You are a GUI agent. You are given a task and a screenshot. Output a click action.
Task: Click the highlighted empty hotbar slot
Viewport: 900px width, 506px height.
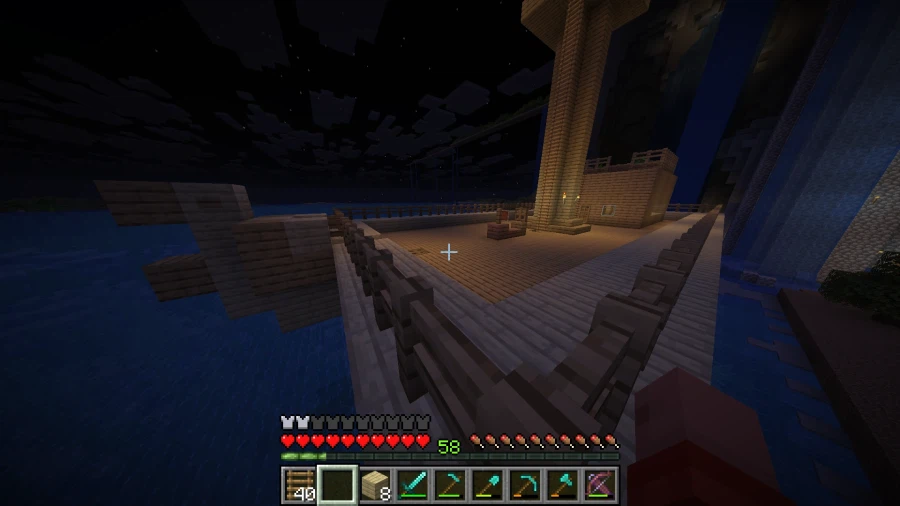[x=338, y=485]
